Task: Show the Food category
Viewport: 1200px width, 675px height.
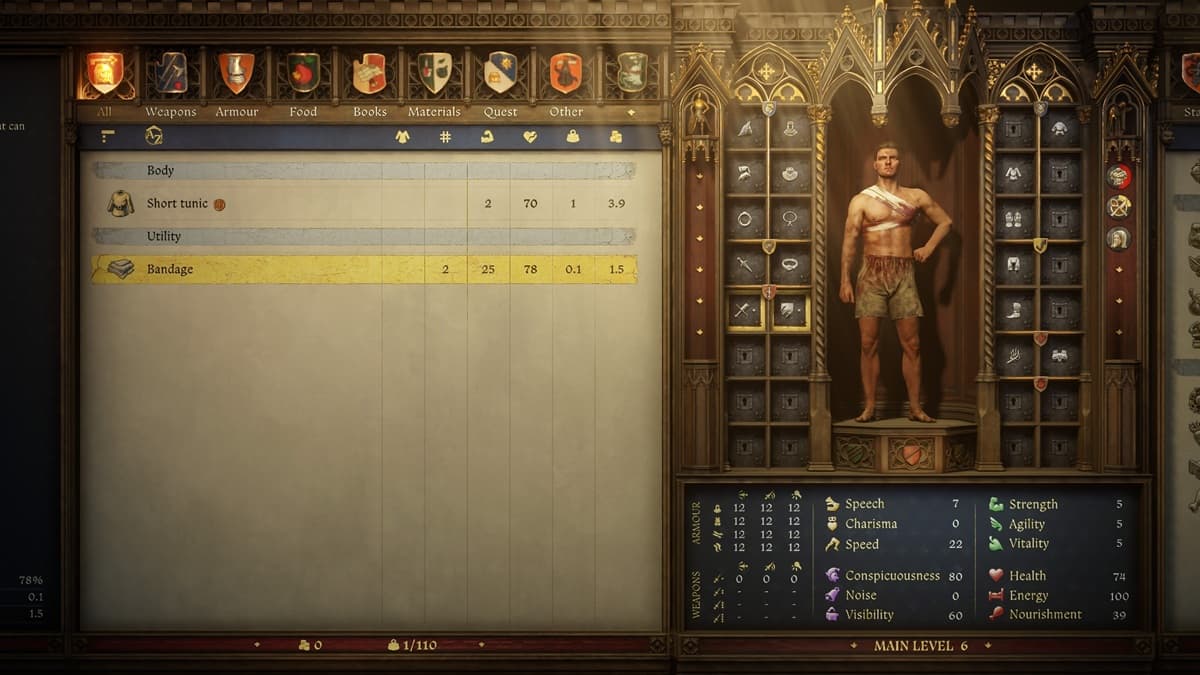Action: [x=303, y=75]
